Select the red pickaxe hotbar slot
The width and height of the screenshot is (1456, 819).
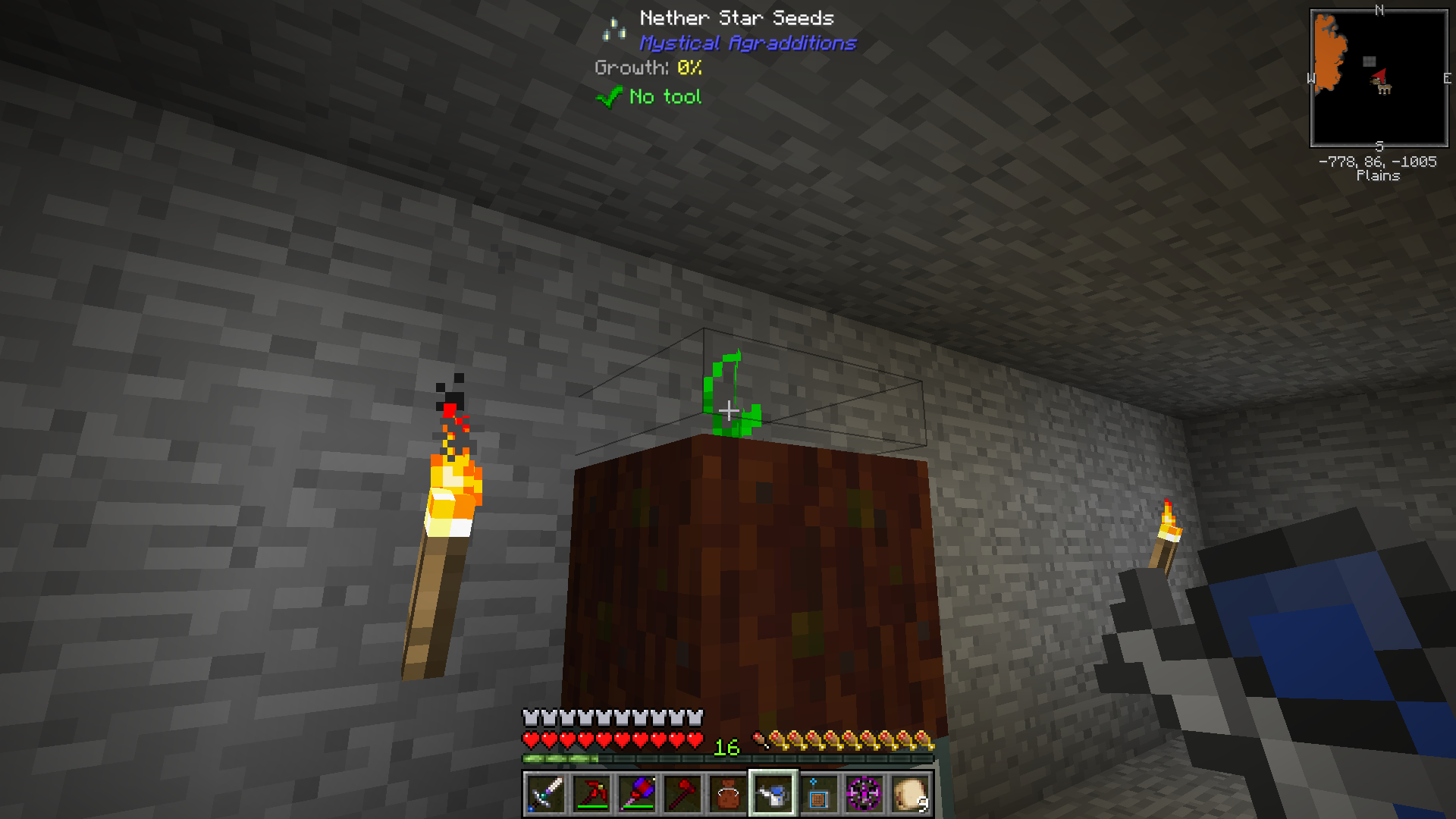tap(591, 794)
